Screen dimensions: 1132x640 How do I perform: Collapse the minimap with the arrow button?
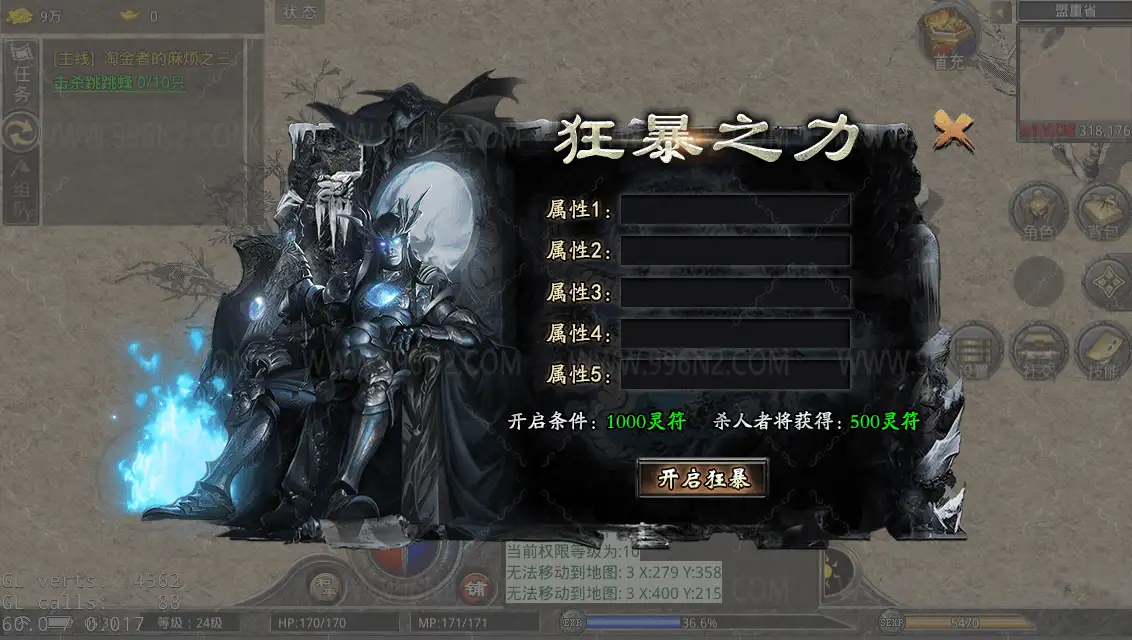[1001, 11]
